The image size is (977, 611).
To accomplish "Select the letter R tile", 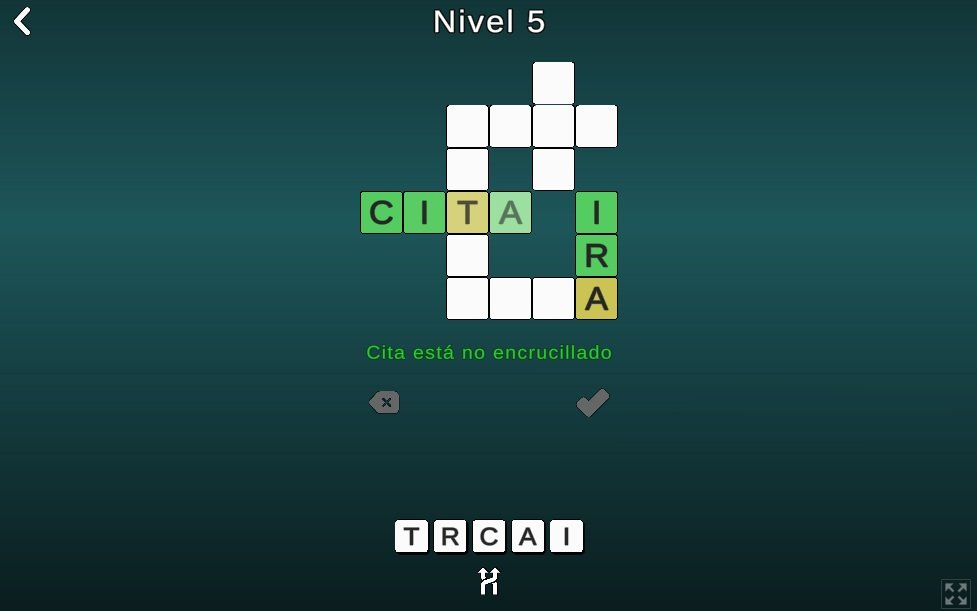I will click(x=450, y=537).
